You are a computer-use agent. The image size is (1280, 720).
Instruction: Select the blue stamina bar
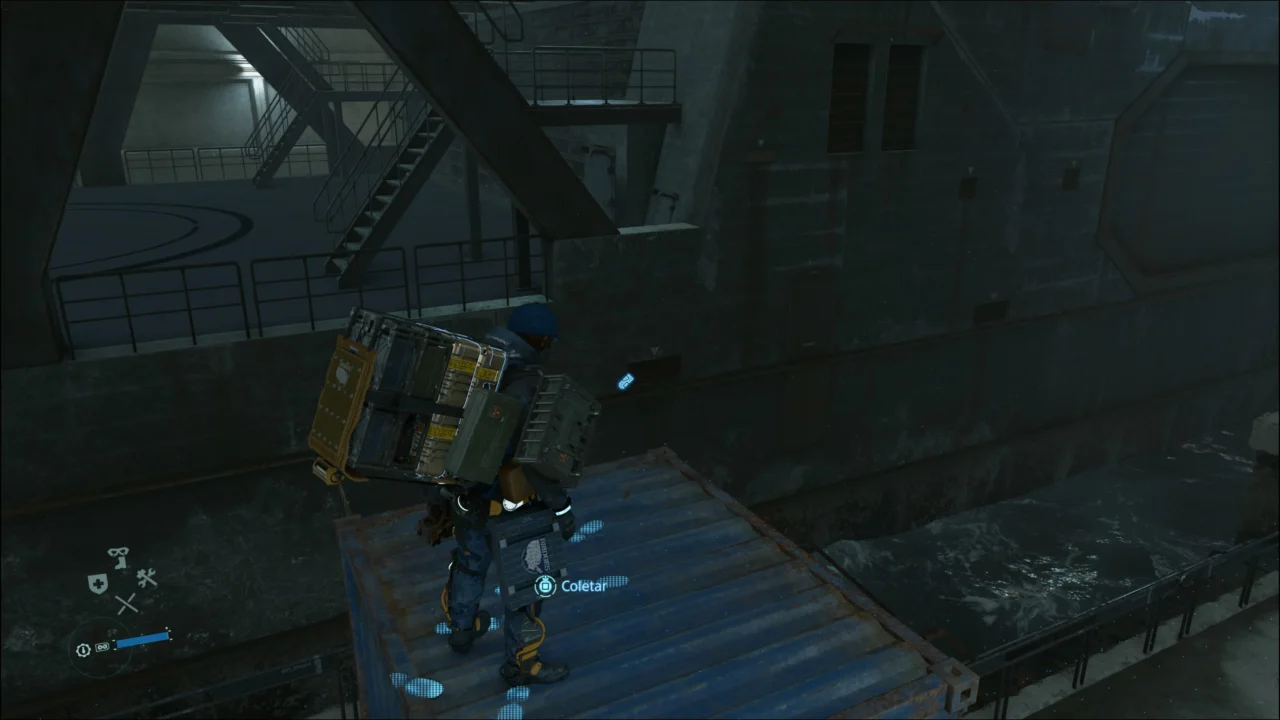pos(142,639)
